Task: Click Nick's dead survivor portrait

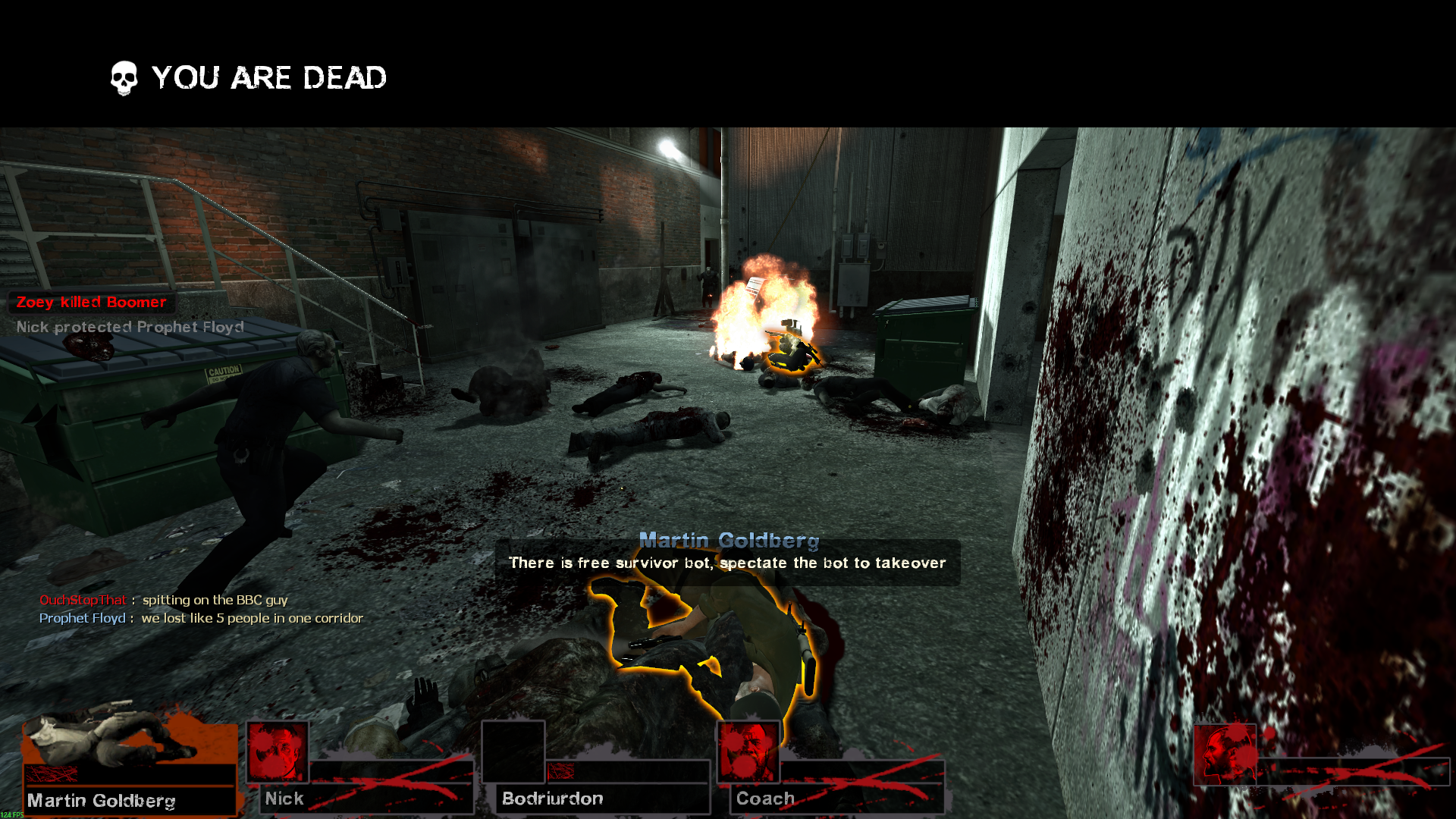Action: coord(278,752)
